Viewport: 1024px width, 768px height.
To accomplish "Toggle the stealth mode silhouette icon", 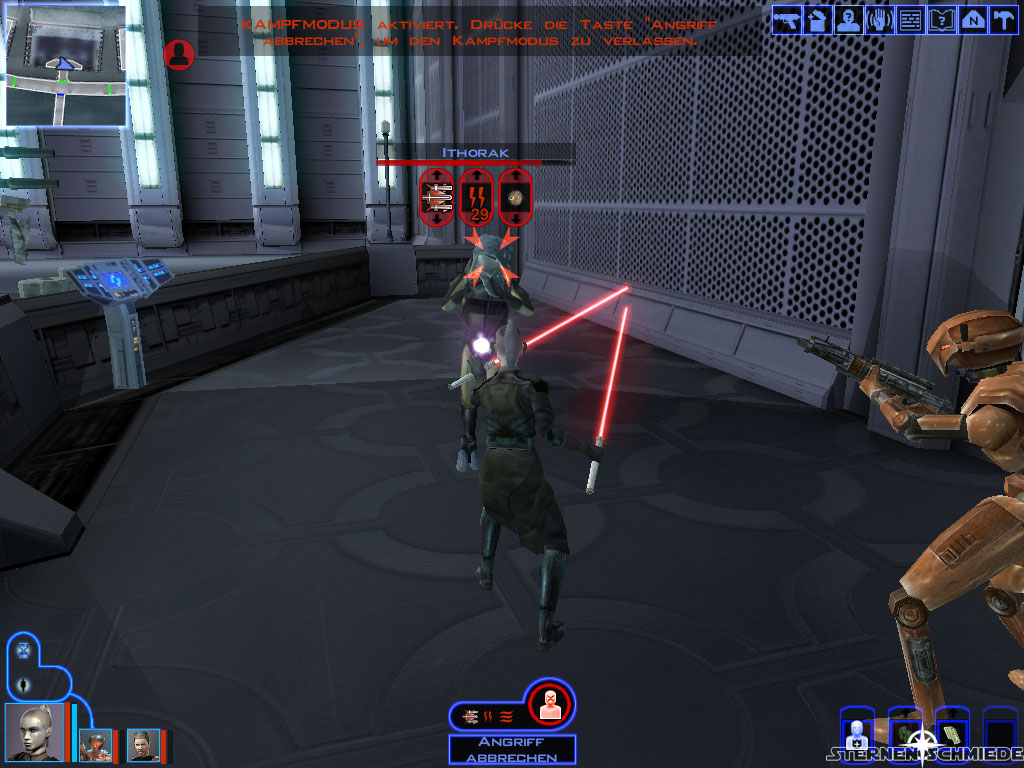I will pos(25,685).
